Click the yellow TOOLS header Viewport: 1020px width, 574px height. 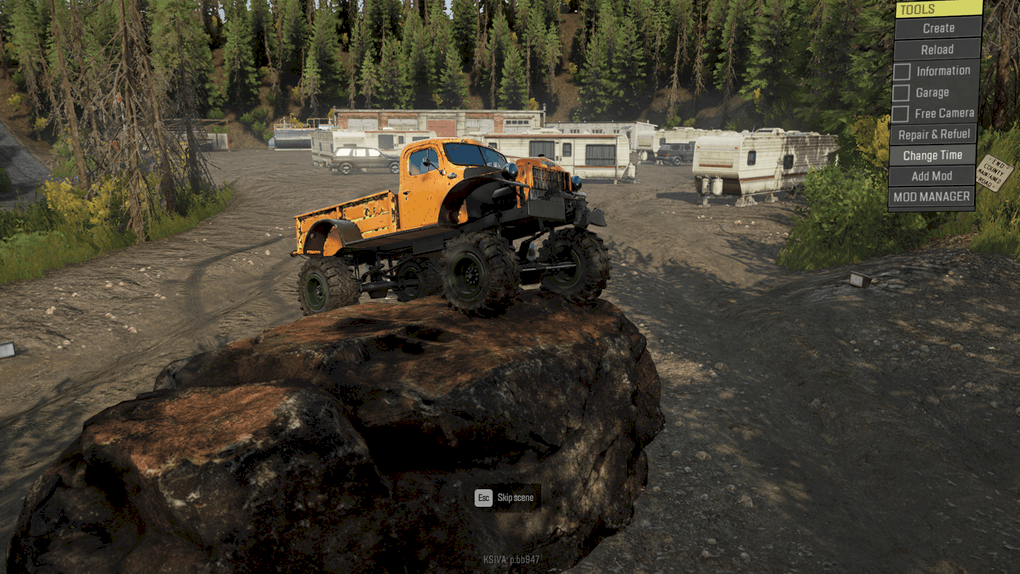pos(938,9)
